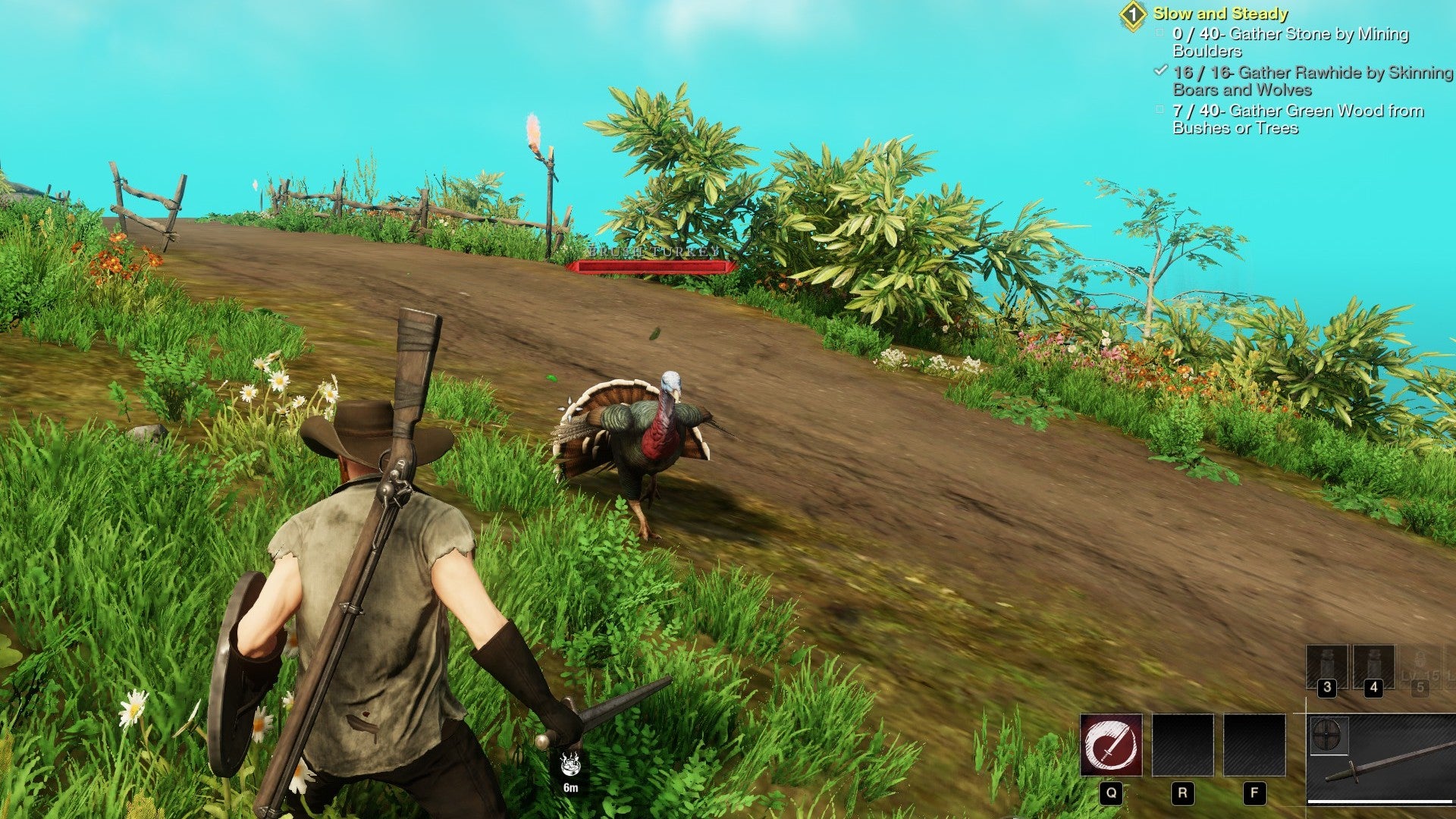Expand the empty R ability slot
This screenshot has height=819, width=1456.
pyautogui.click(x=1183, y=745)
